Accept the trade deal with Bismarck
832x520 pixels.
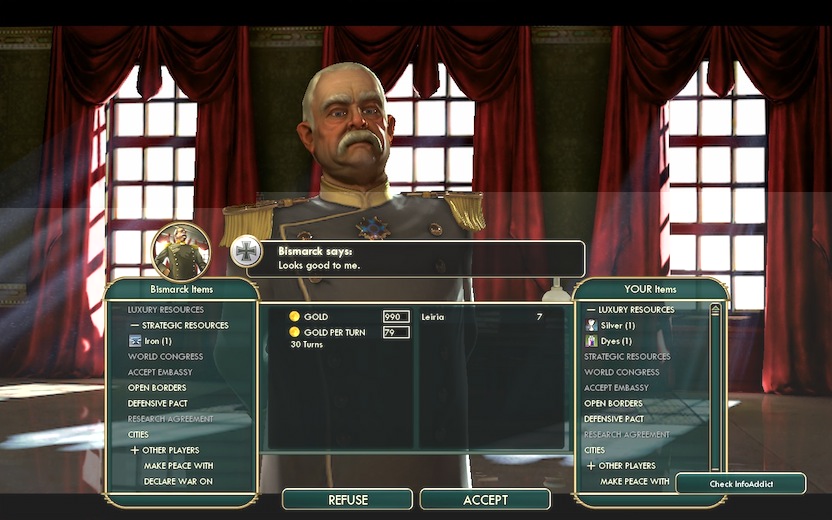pyautogui.click(x=485, y=499)
